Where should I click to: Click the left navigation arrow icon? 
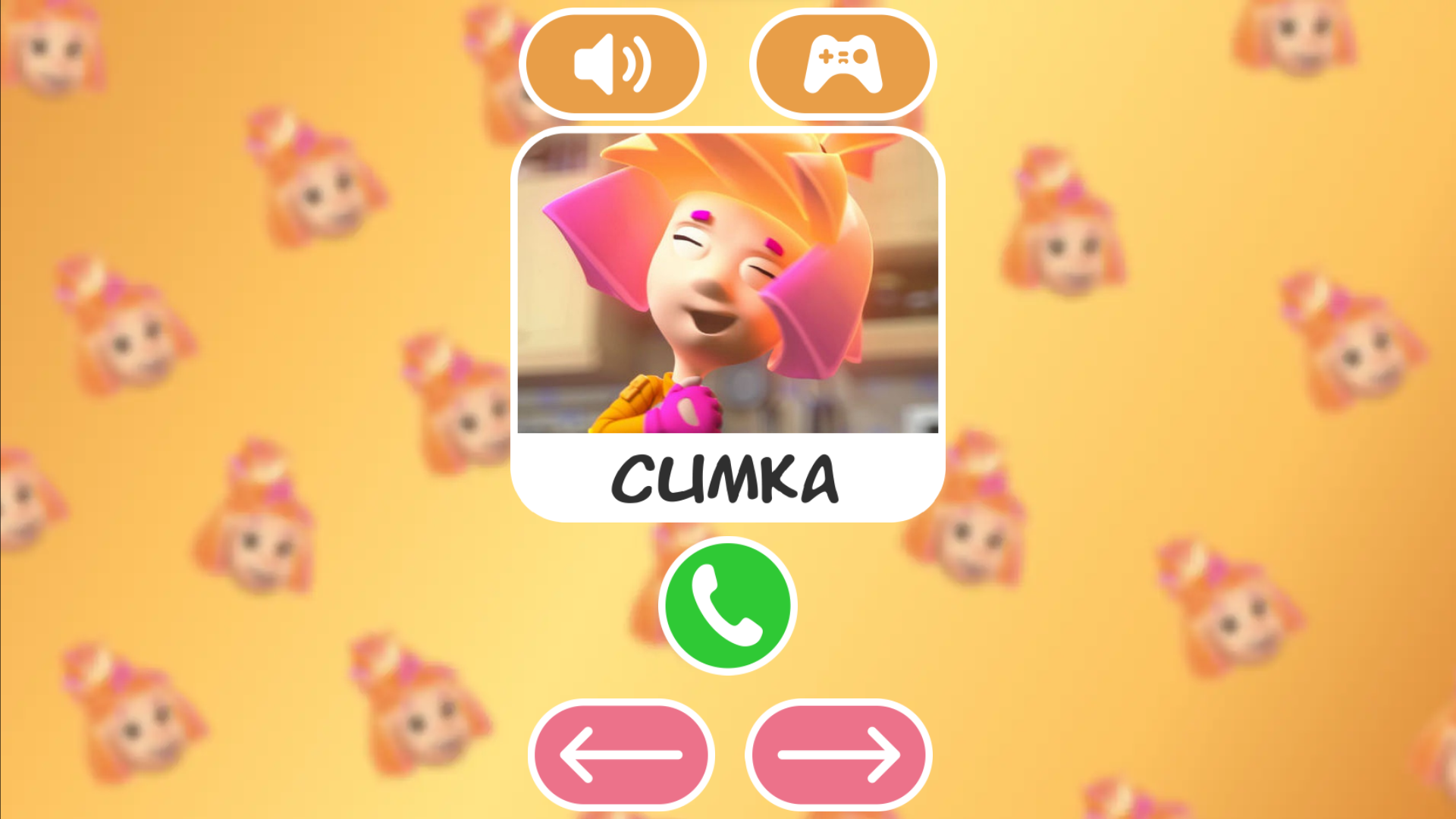[x=622, y=753]
